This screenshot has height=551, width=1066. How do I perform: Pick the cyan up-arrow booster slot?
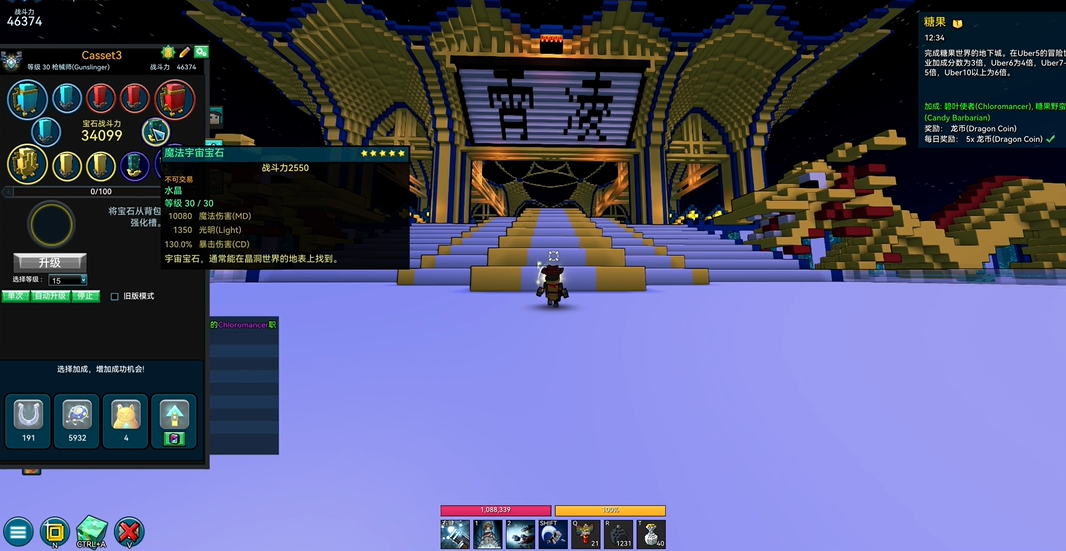point(173,420)
